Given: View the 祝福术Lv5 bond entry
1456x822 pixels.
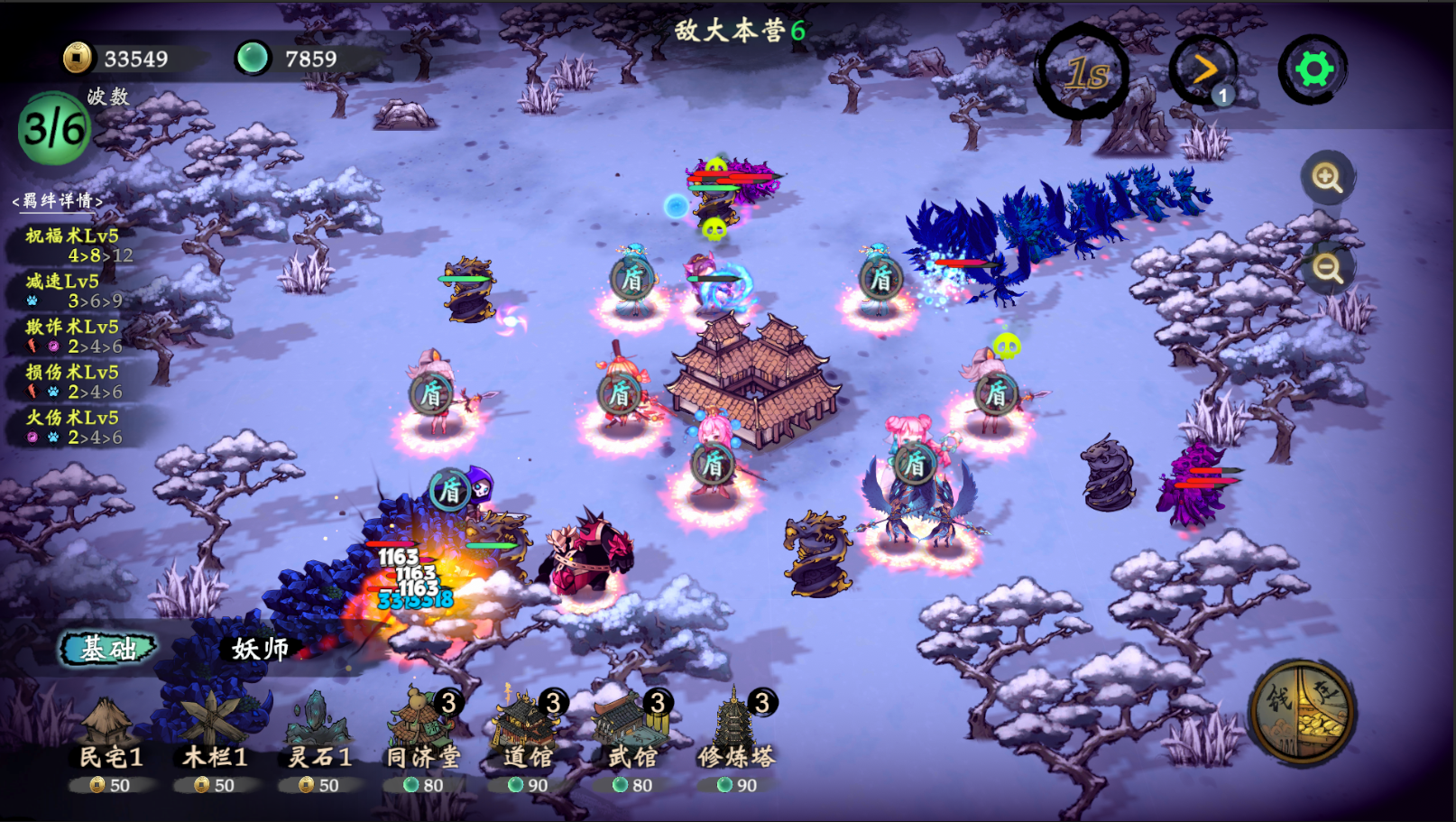Looking at the screenshot, I should [74, 245].
